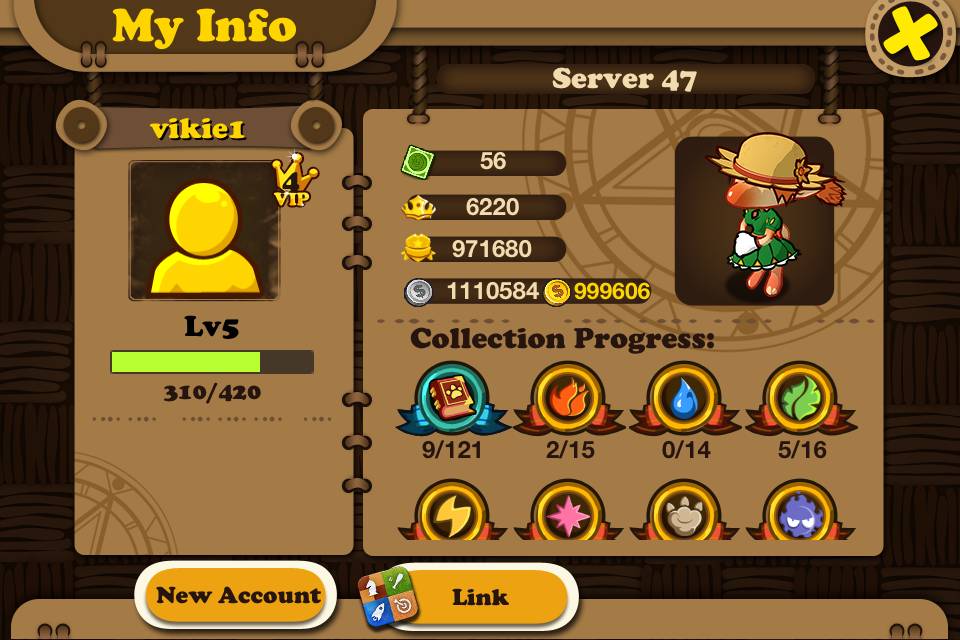Select the lightning bolt collection badge
Screen dimensions: 960x640
click(x=452, y=514)
